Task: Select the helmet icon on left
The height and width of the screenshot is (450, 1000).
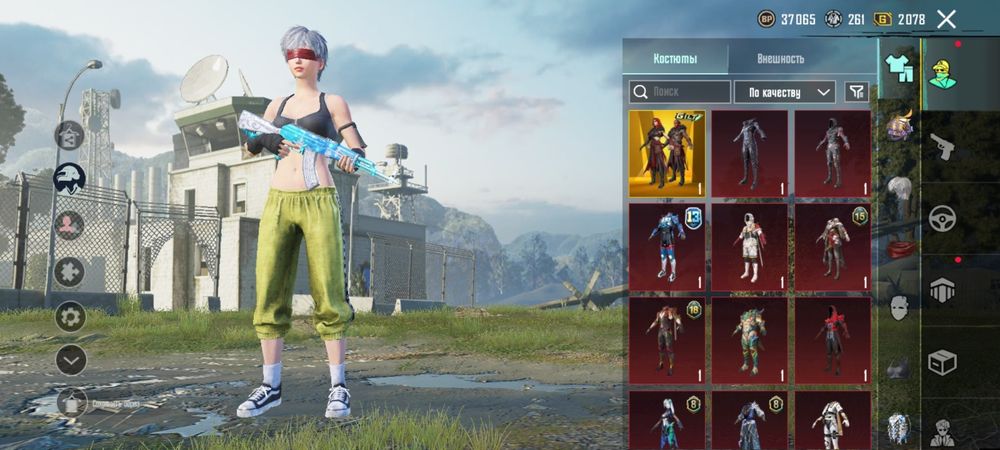Action: (x=69, y=180)
